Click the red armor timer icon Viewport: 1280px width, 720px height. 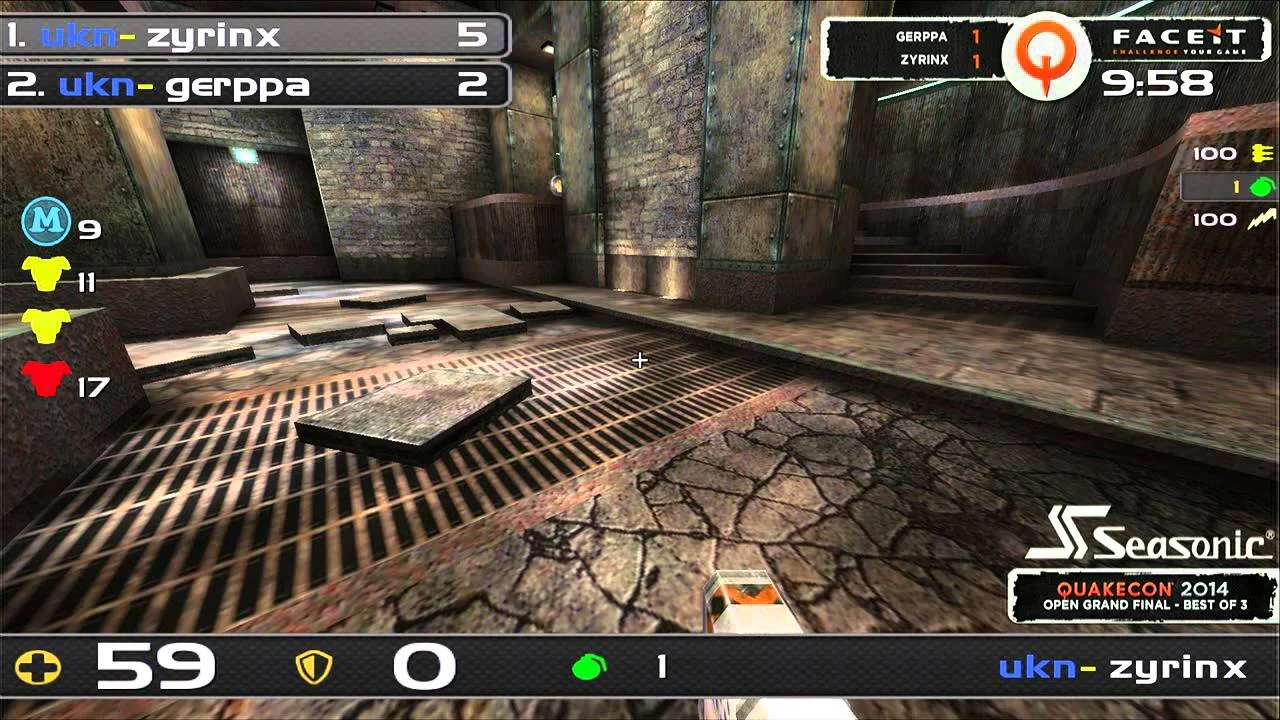tap(46, 379)
